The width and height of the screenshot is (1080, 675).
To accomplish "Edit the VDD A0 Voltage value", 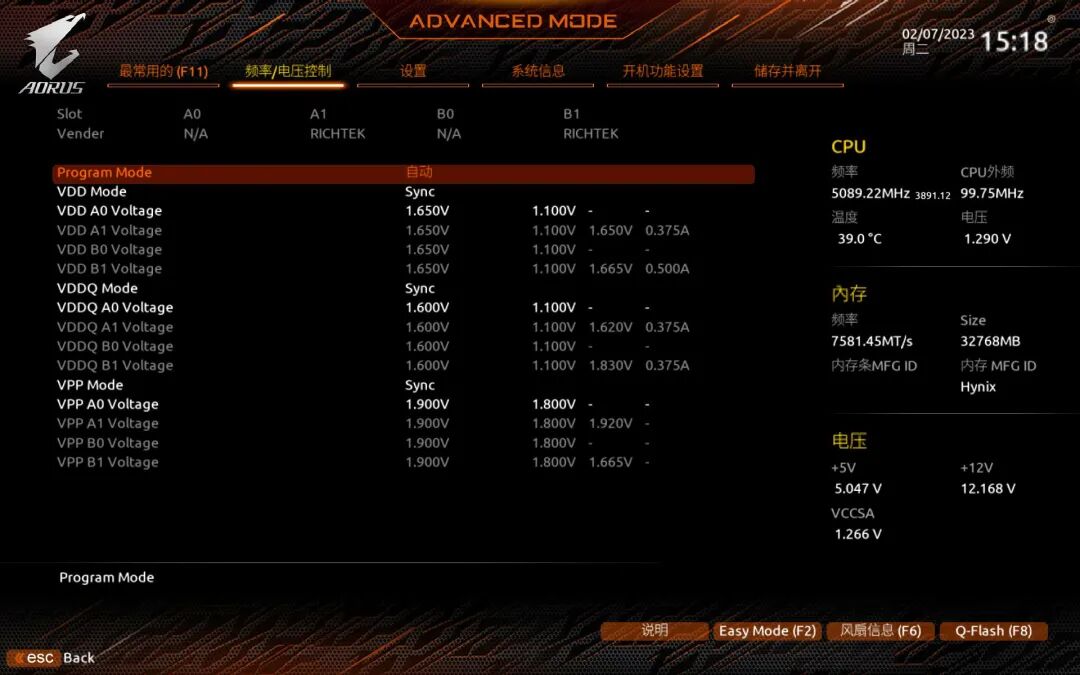I will [x=427, y=211].
